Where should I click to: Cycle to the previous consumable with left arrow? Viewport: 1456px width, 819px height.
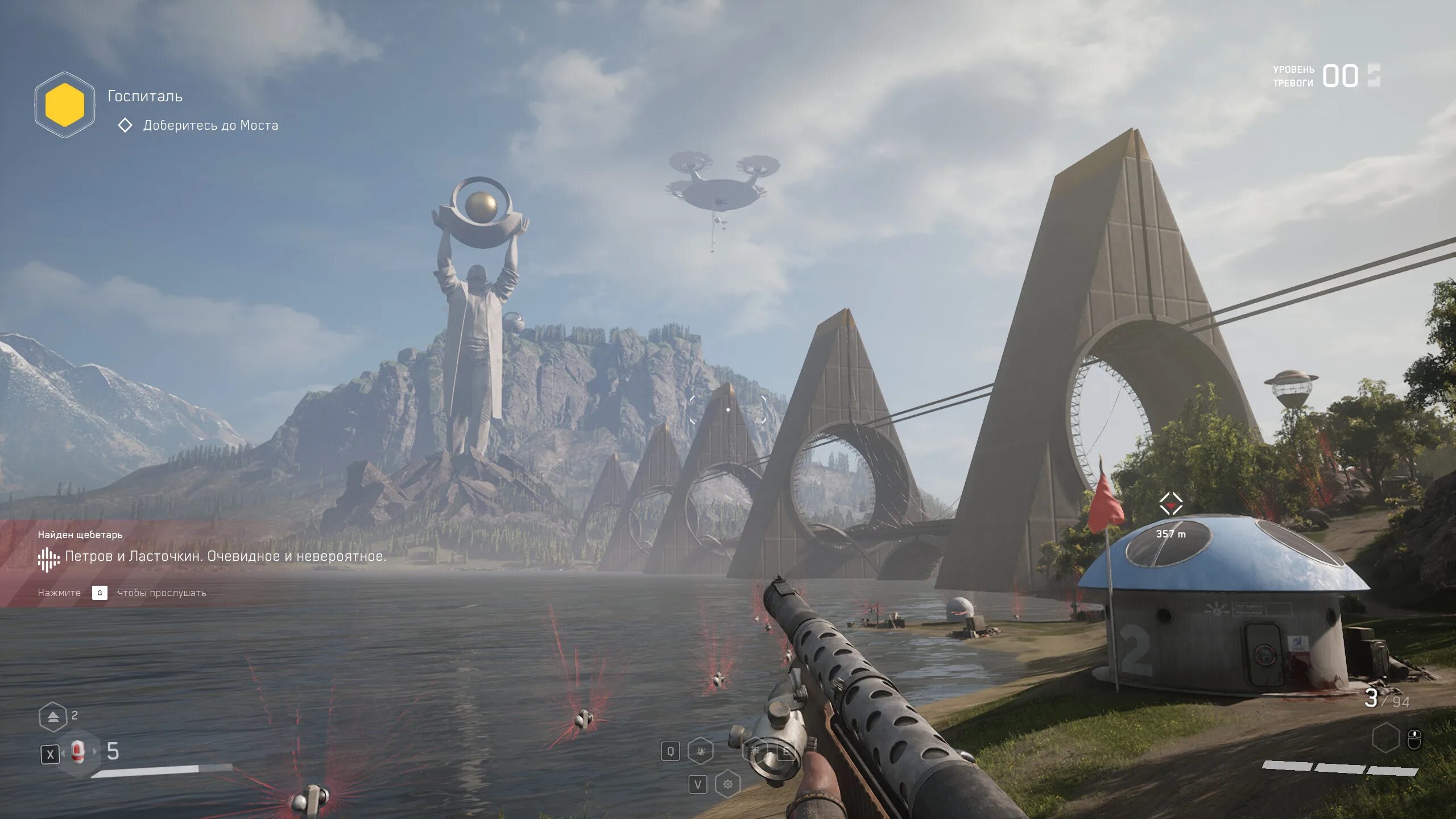(63, 753)
